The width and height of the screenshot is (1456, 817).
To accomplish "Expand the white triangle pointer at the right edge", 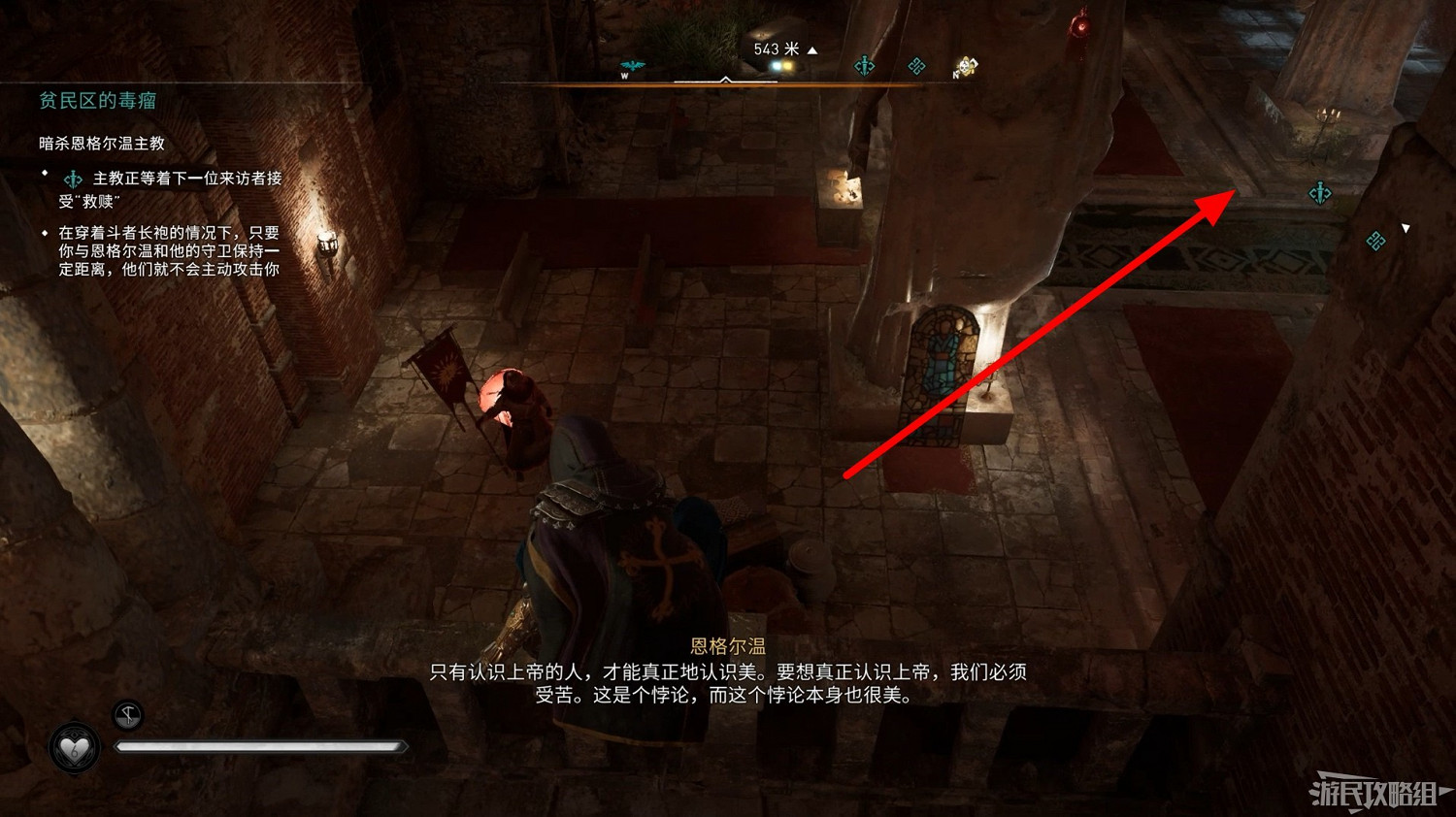I will click(x=1406, y=228).
